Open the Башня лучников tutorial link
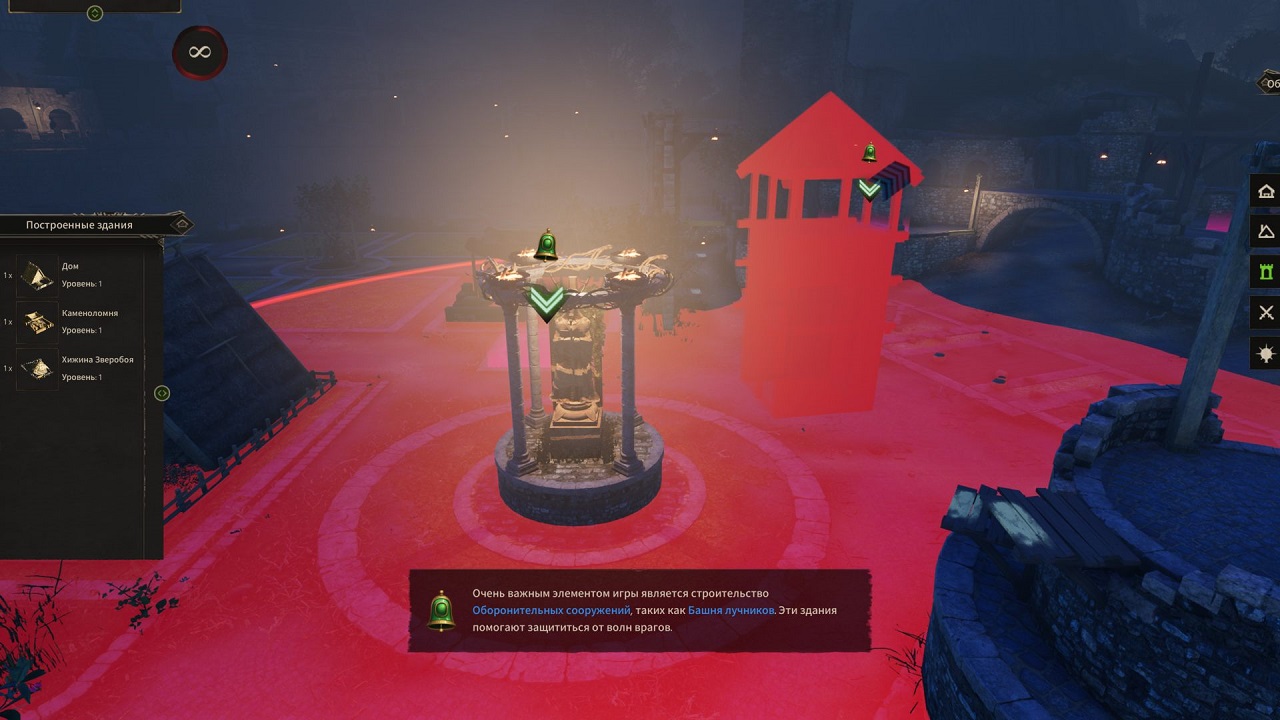Viewport: 1280px width, 720px height. 730,610
